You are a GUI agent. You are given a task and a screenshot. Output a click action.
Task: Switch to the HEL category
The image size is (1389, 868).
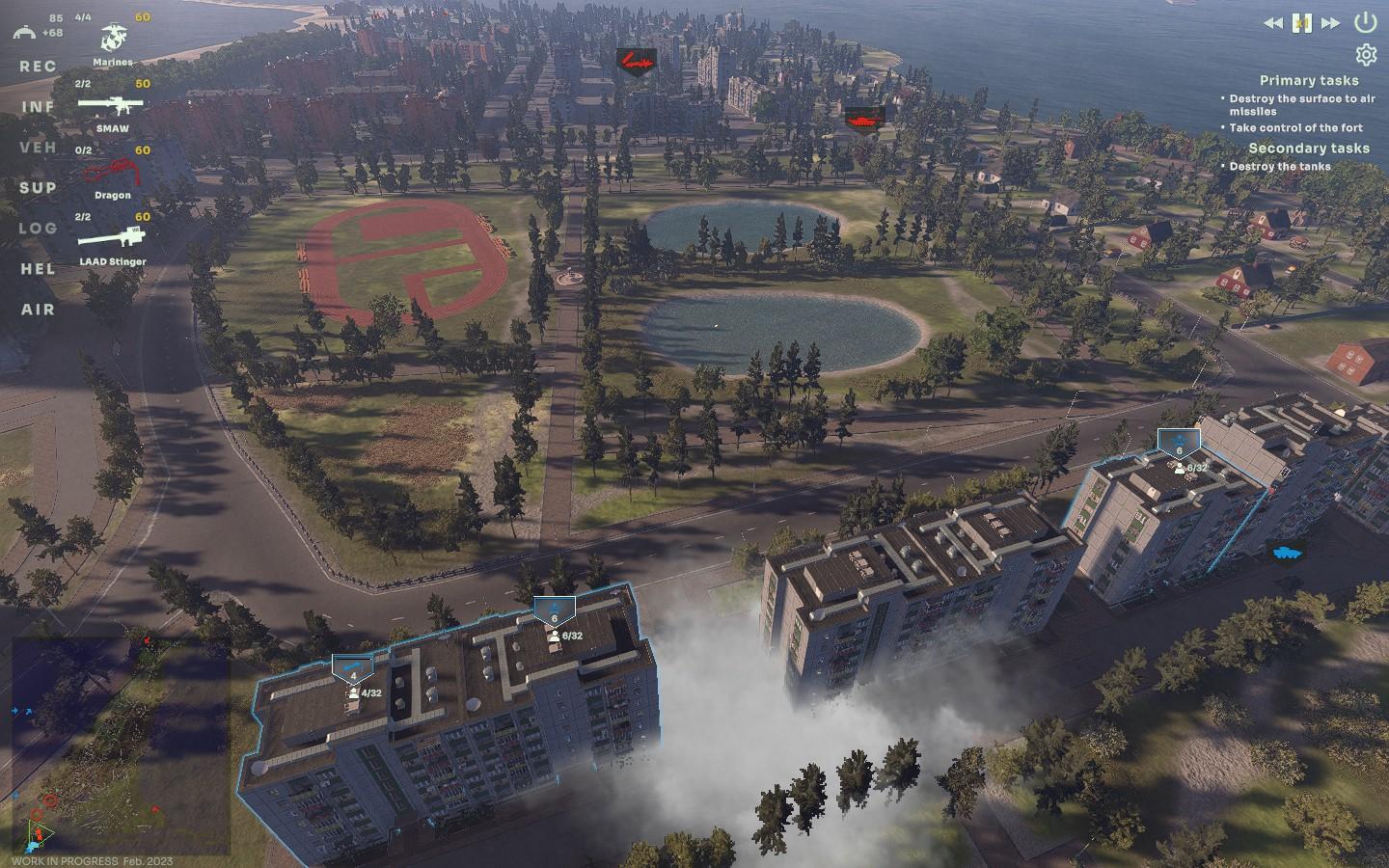pos(38,269)
